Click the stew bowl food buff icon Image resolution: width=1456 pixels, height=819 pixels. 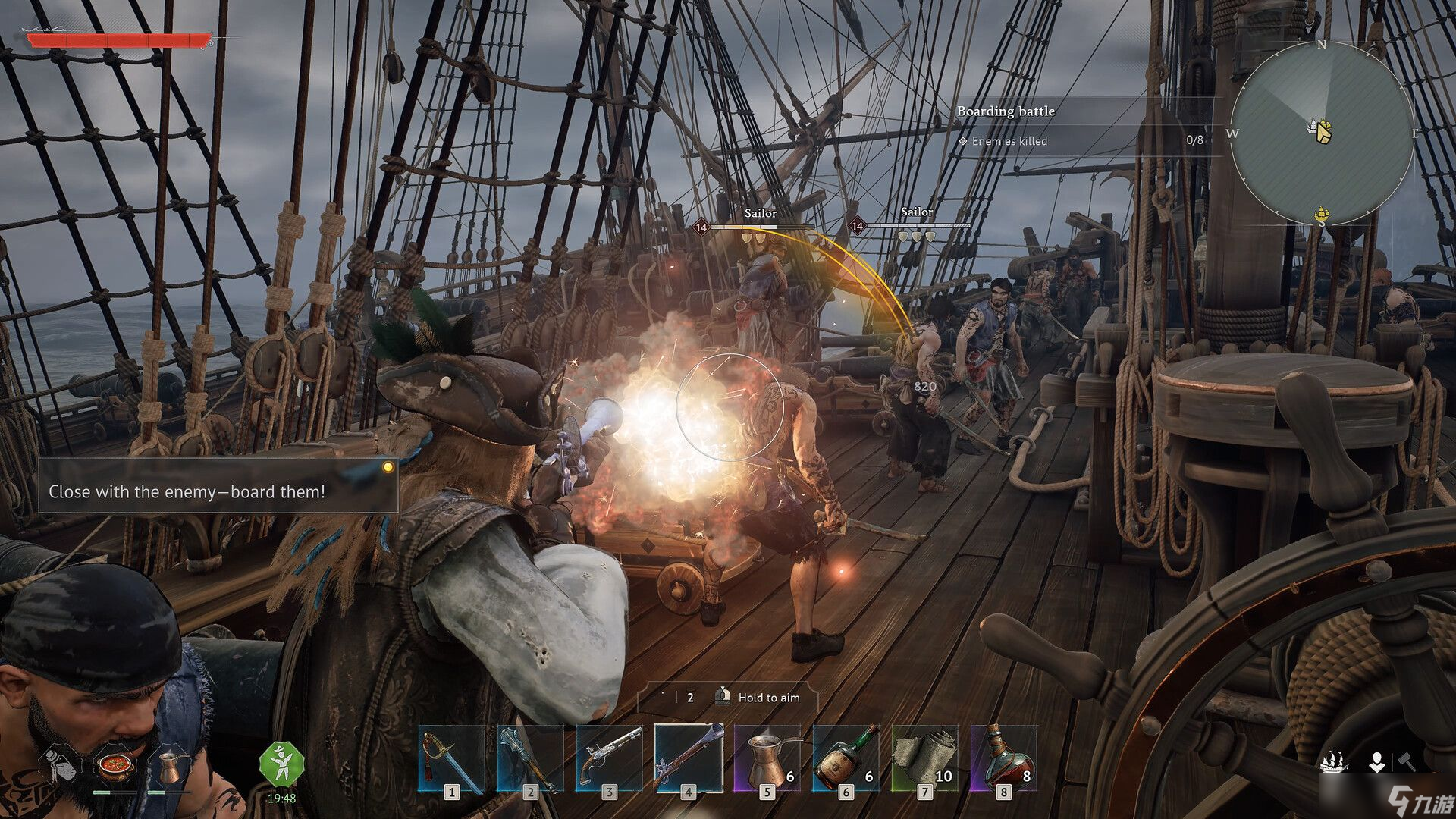point(115,766)
